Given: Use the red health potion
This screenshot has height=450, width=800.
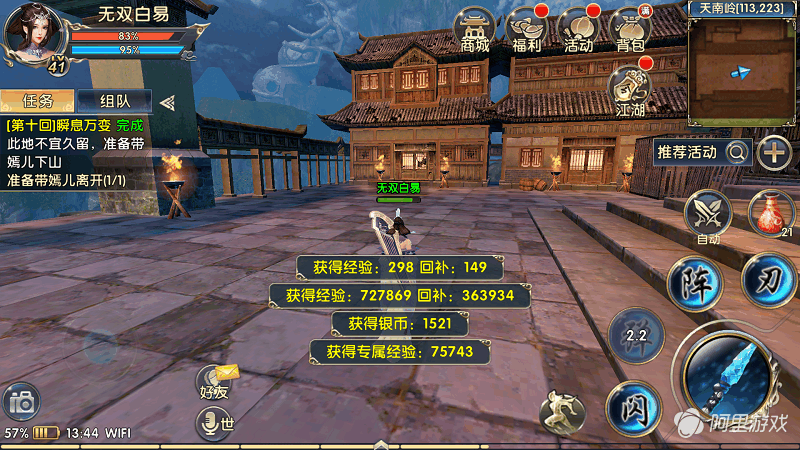Looking at the screenshot, I should point(771,214).
